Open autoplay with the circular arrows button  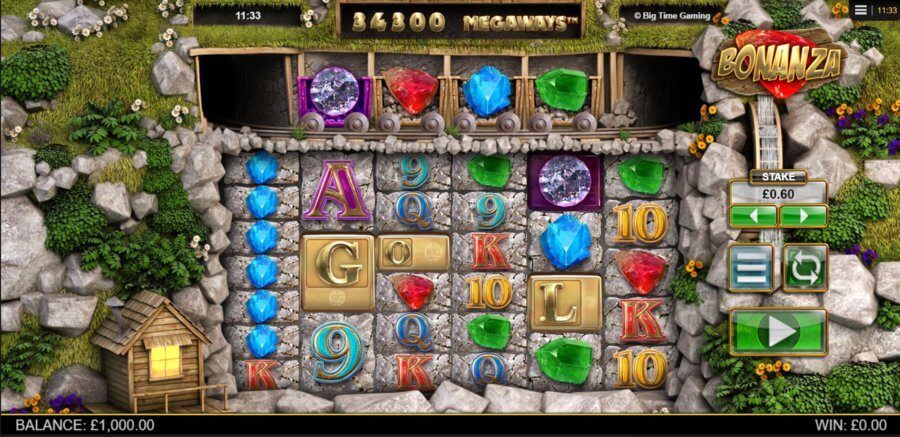[x=805, y=268]
